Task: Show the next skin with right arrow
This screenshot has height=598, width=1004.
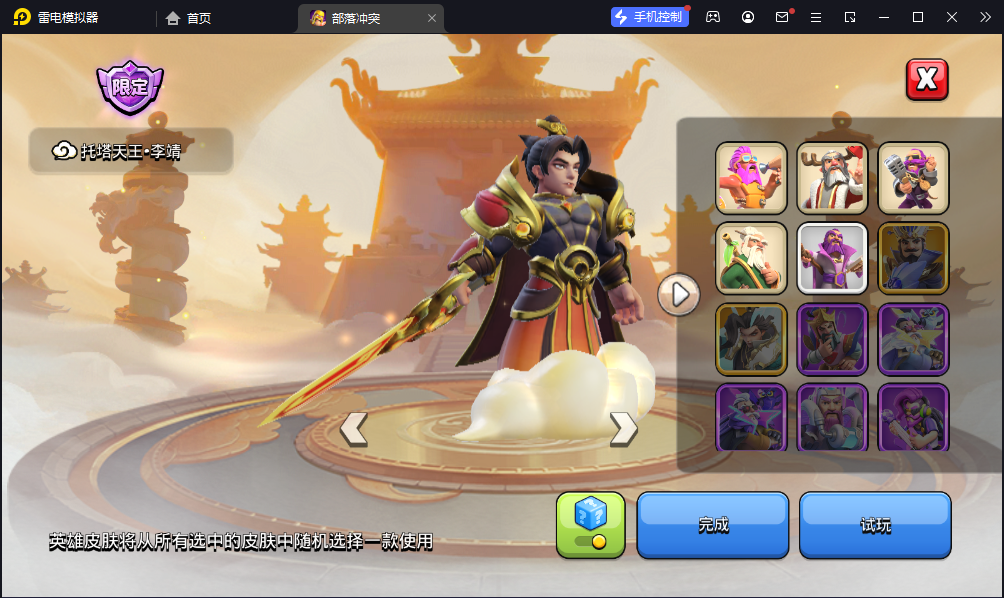Action: point(623,428)
